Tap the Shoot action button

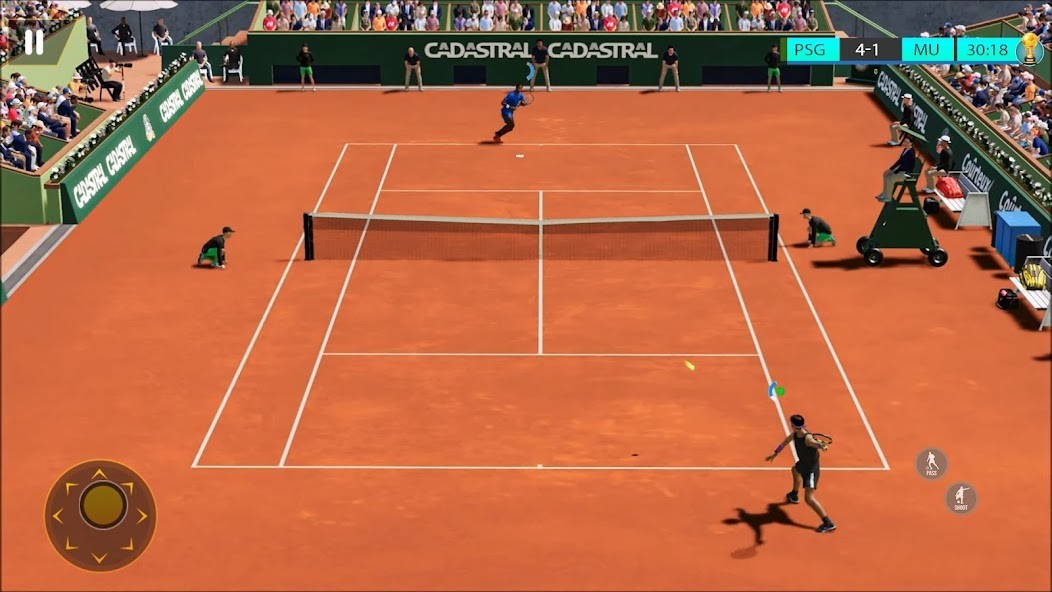(x=961, y=498)
